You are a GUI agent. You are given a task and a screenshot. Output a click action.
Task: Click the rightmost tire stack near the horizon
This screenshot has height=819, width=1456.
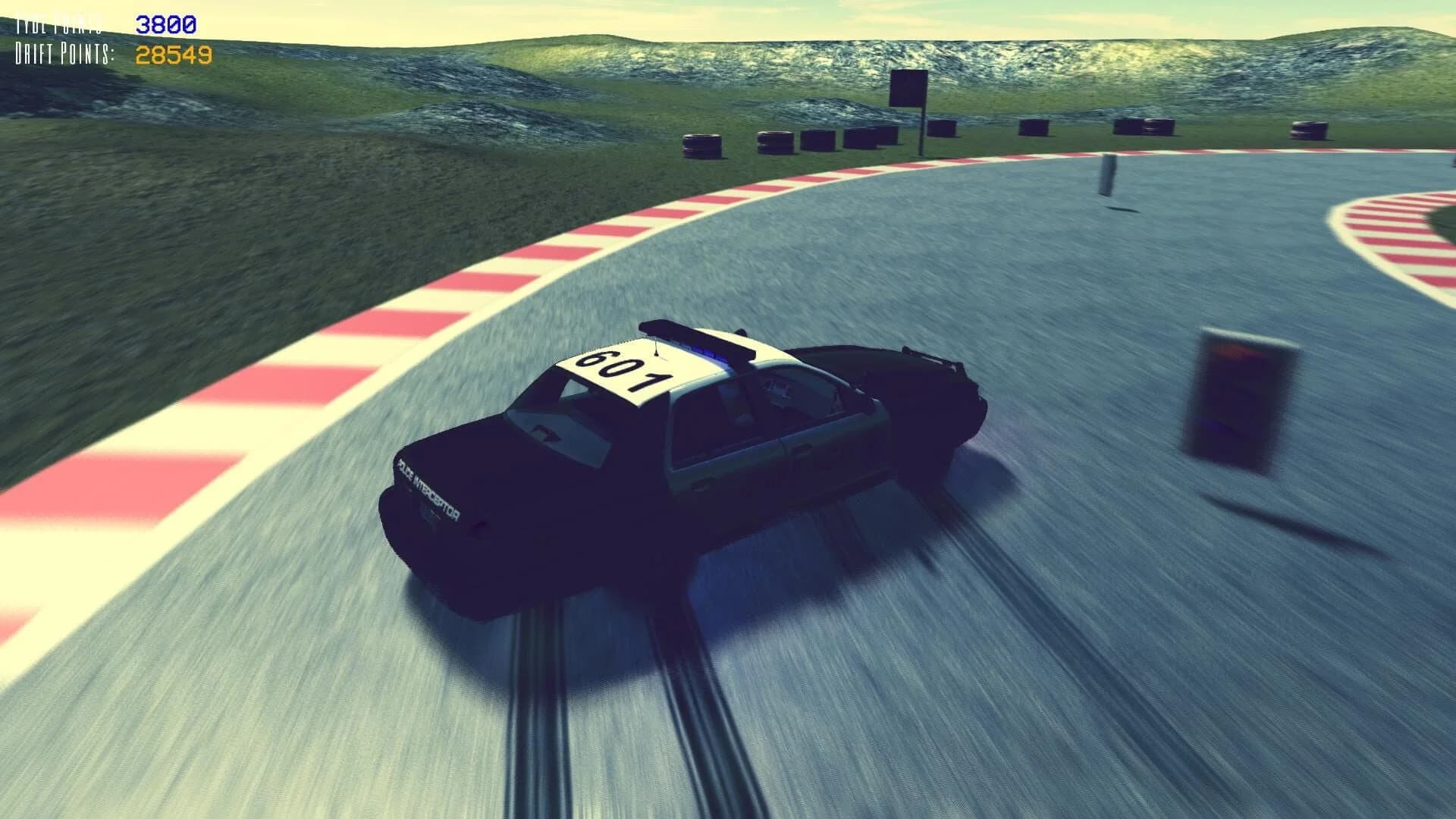coord(1308,130)
